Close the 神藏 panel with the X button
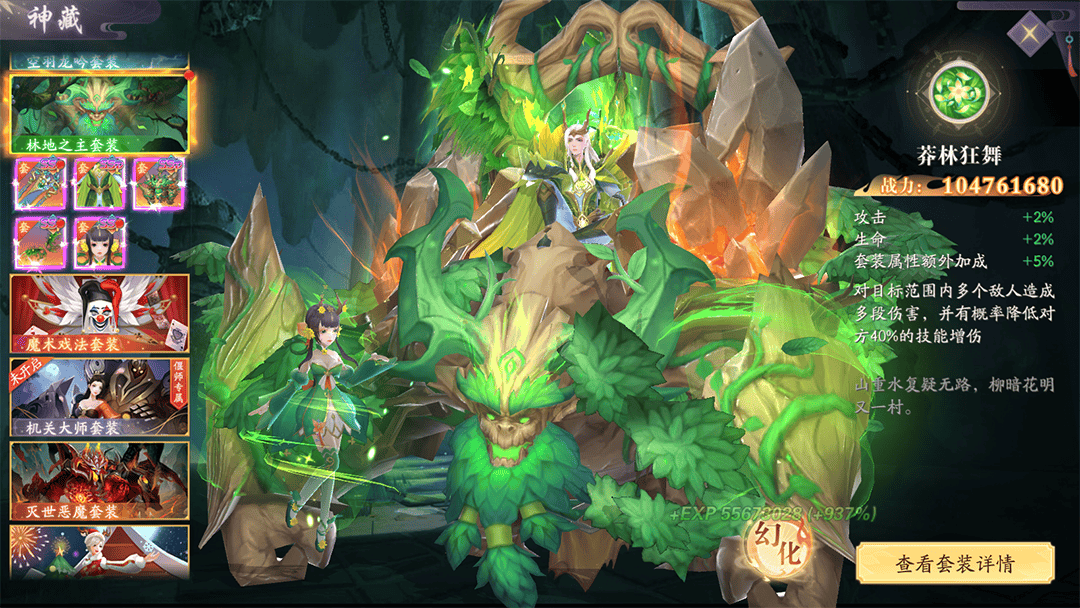Viewport: 1080px width, 608px height. click(x=1030, y=35)
